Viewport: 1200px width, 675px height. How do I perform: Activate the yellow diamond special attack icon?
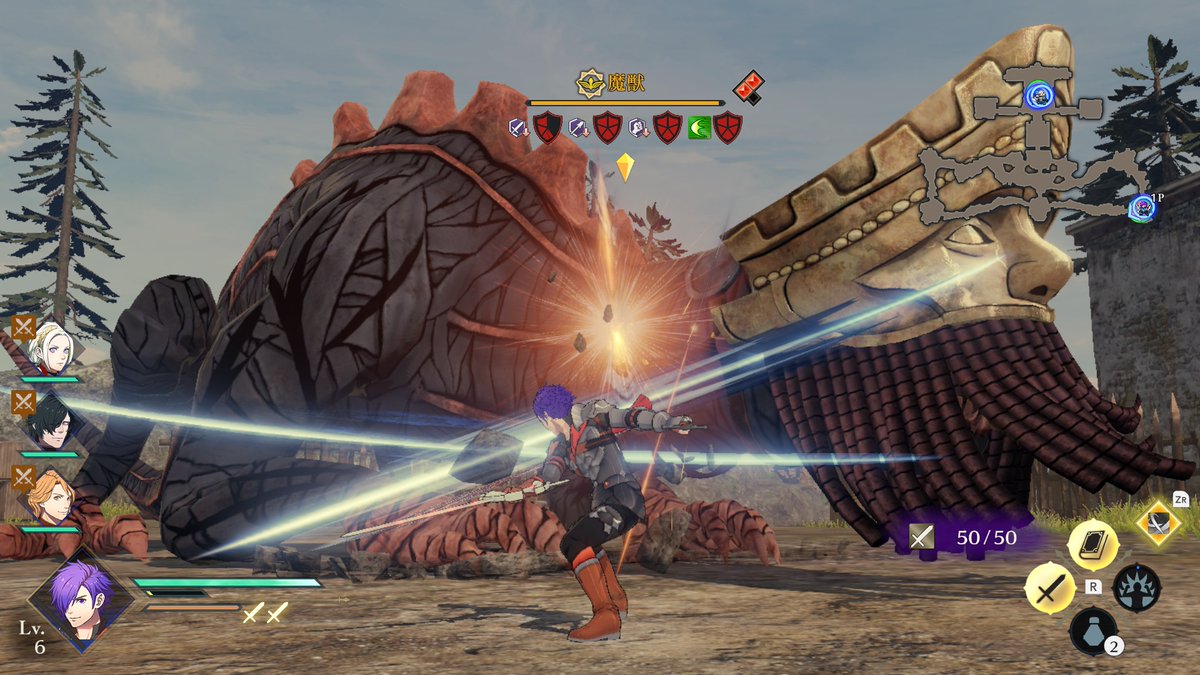click(x=1158, y=524)
